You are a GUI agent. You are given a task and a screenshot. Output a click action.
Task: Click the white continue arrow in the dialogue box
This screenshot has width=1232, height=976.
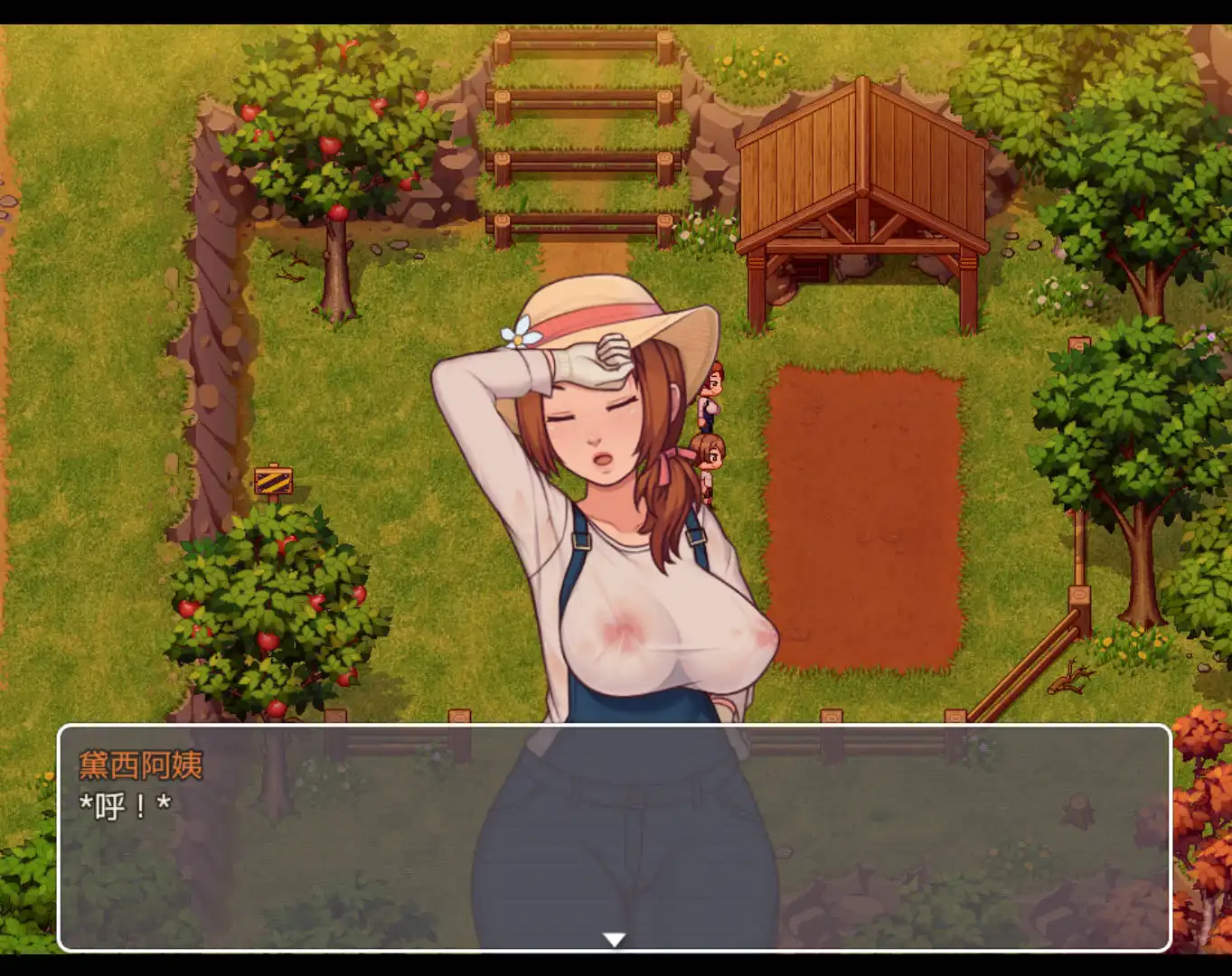point(615,940)
